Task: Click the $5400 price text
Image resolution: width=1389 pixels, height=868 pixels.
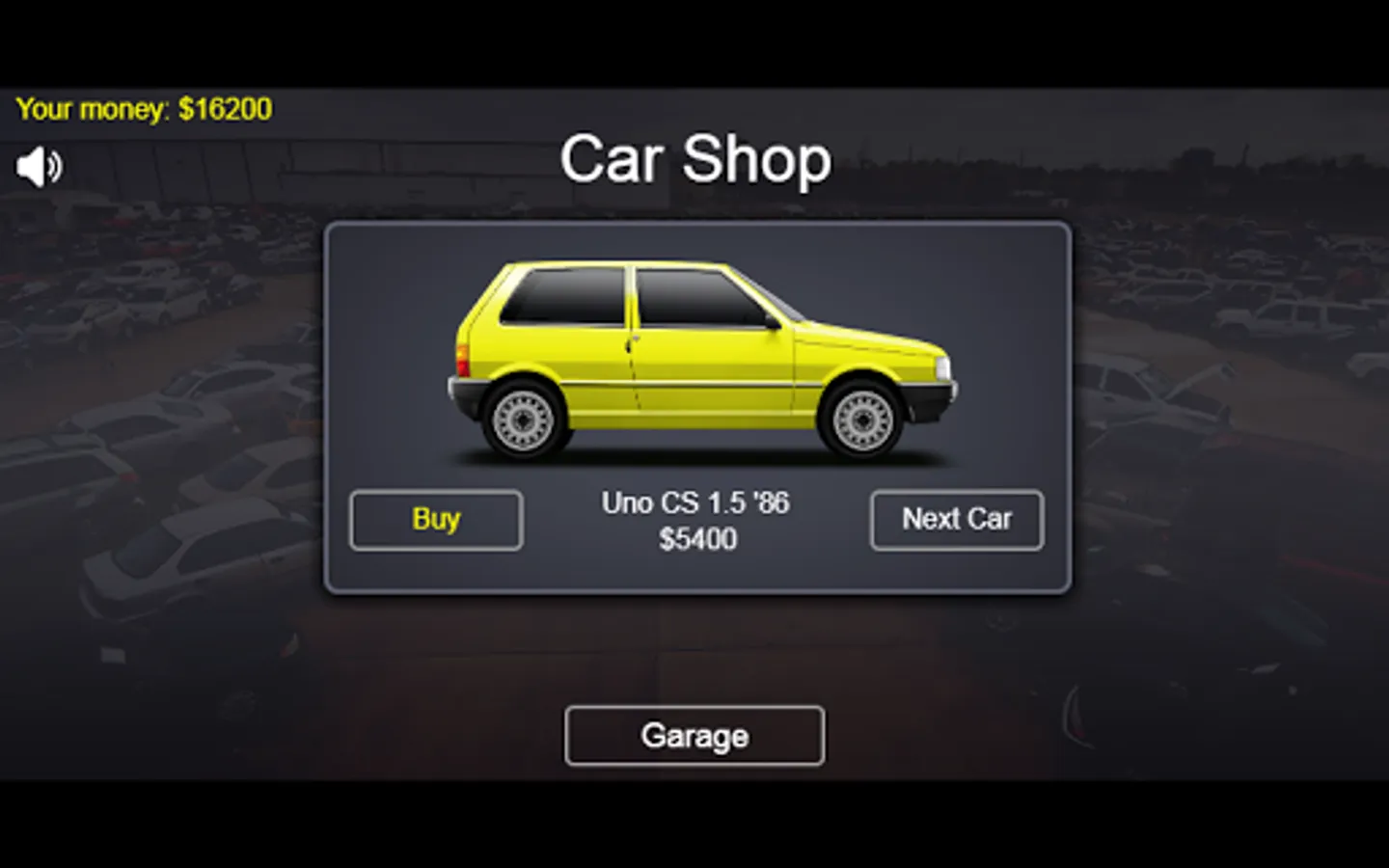Action: (694, 540)
